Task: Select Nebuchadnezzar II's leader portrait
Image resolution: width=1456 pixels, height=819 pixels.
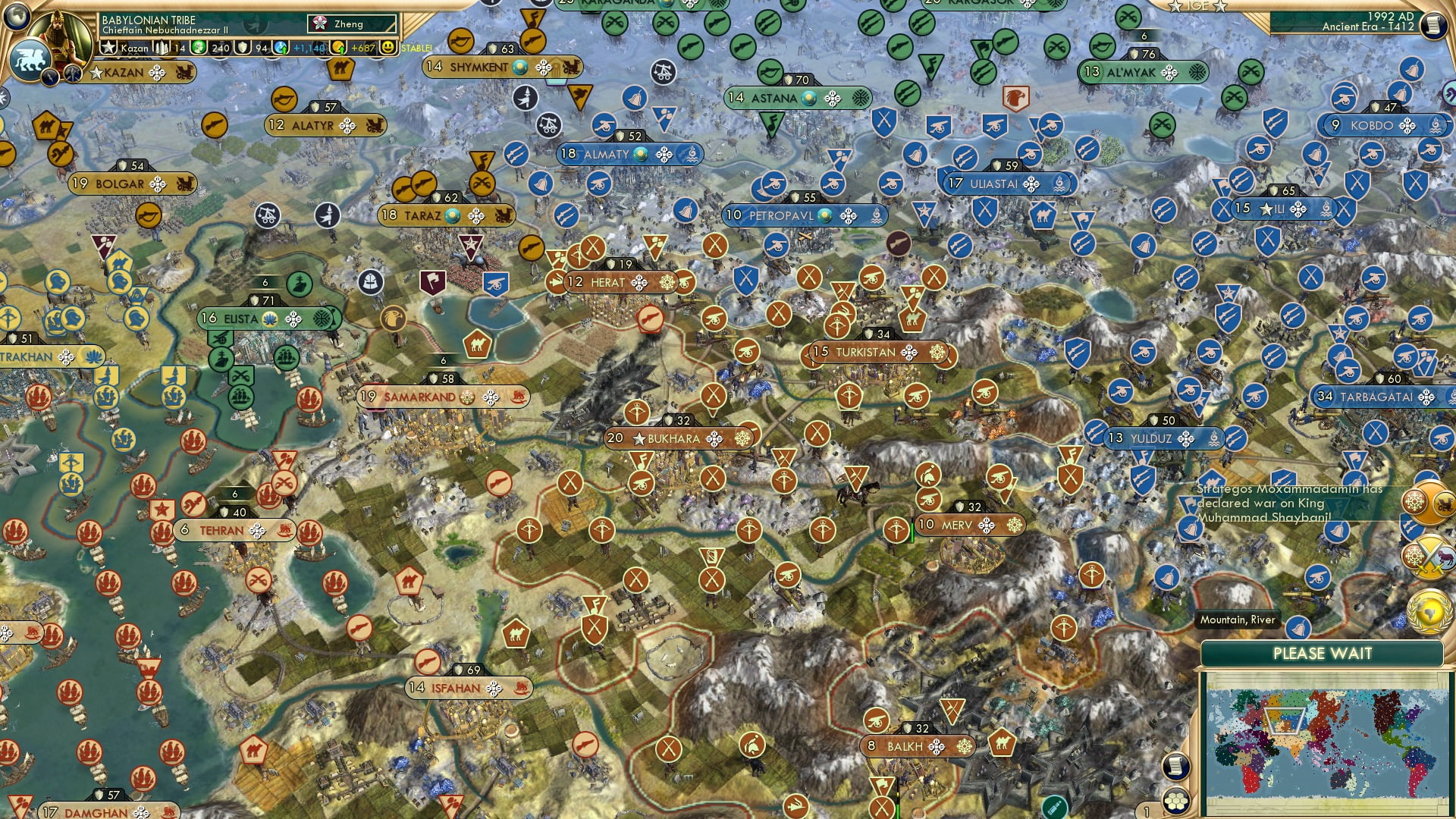Action: (63, 36)
